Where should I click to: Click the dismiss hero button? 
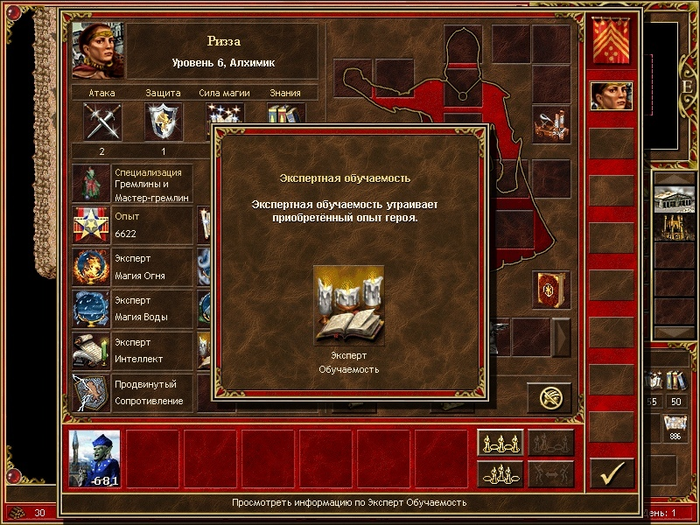pos(549,397)
